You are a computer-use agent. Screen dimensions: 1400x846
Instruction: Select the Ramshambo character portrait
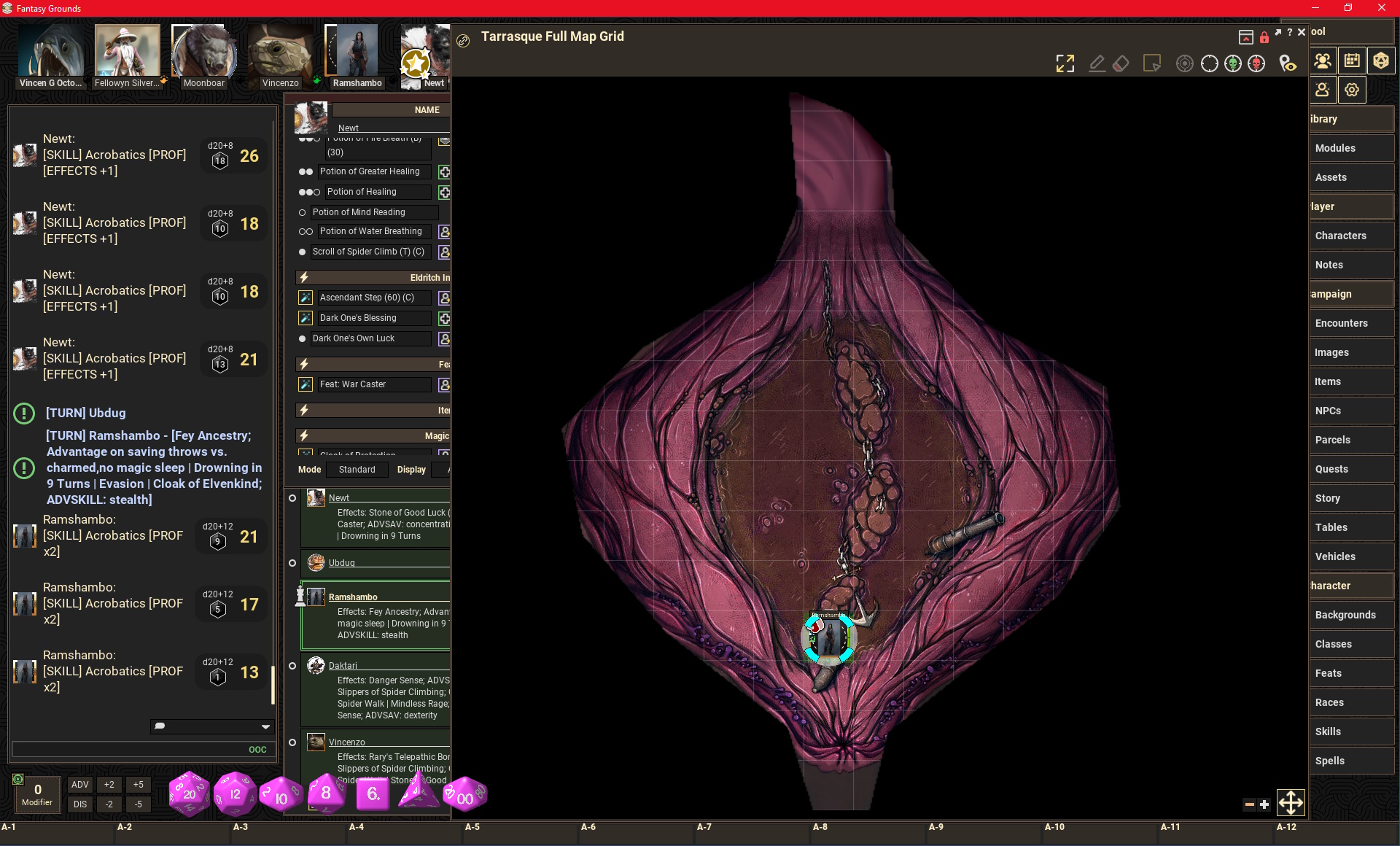(357, 53)
